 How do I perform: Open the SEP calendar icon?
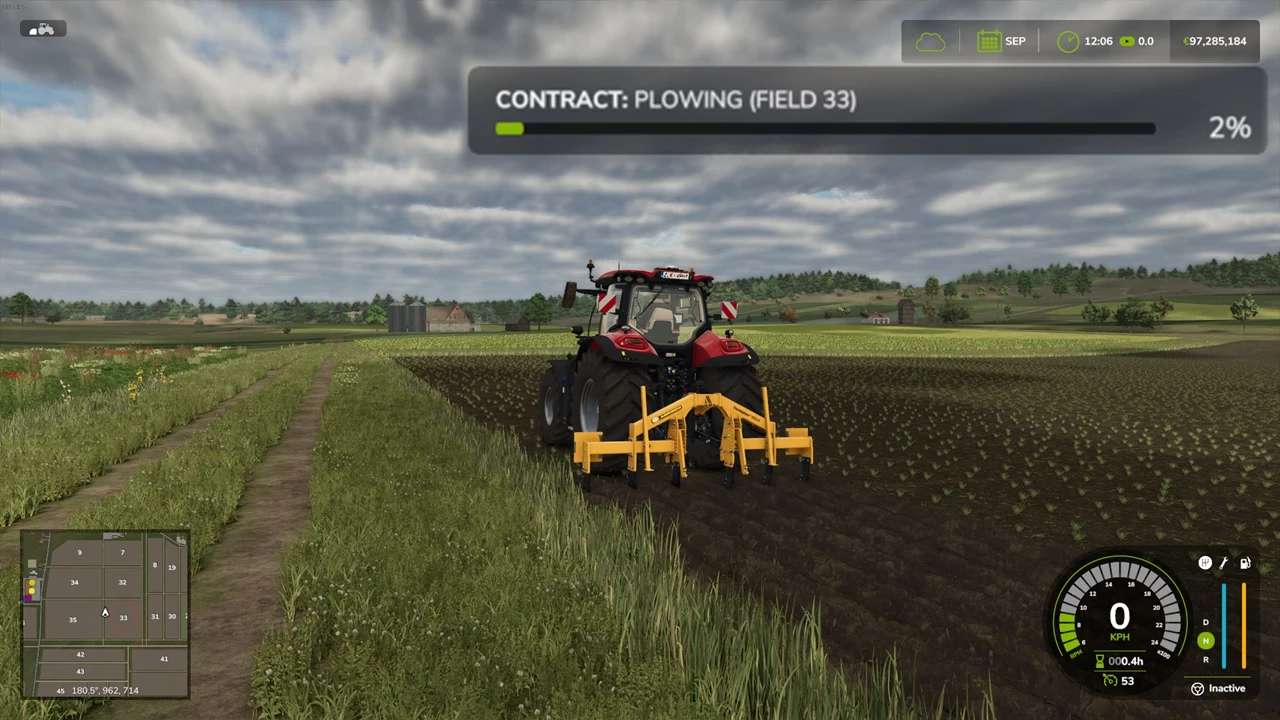[x=989, y=41]
